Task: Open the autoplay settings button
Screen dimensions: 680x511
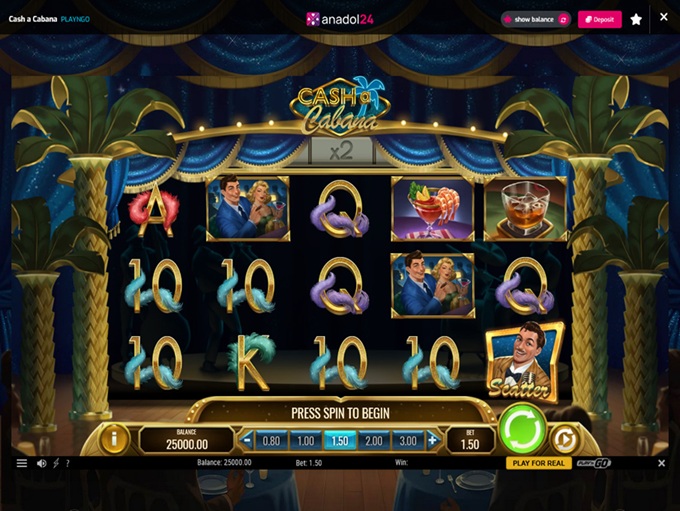Action: tap(563, 438)
